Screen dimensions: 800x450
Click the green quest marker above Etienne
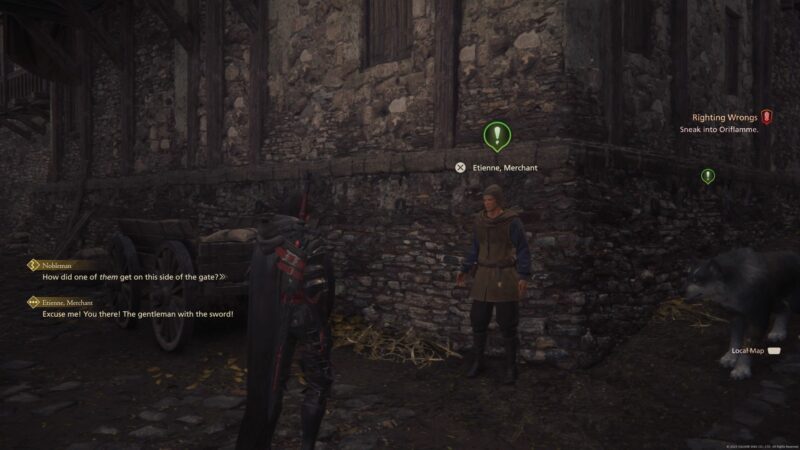(x=496, y=135)
